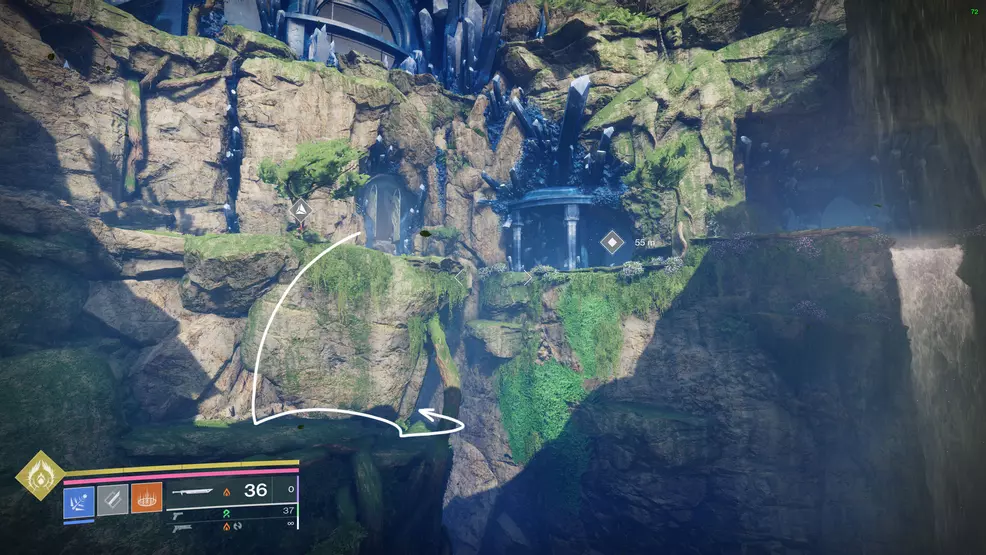Activate the grey melee ability icon
Screen dimensions: 986x555
(112, 499)
